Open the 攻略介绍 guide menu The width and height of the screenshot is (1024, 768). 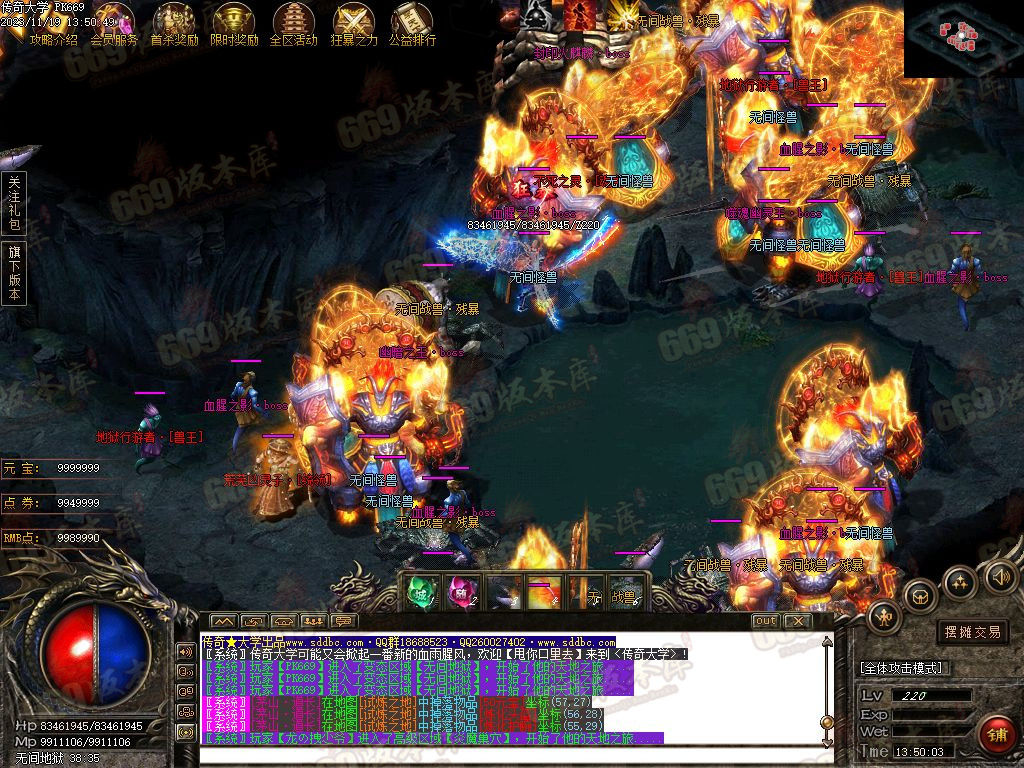(53, 24)
